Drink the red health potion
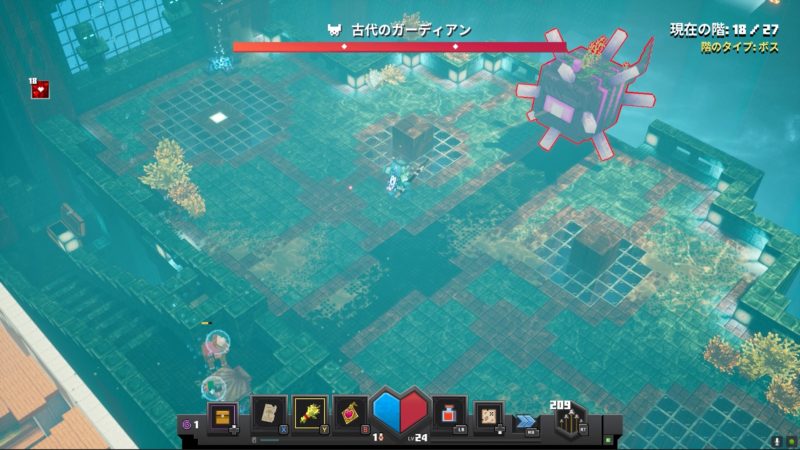 [449, 412]
